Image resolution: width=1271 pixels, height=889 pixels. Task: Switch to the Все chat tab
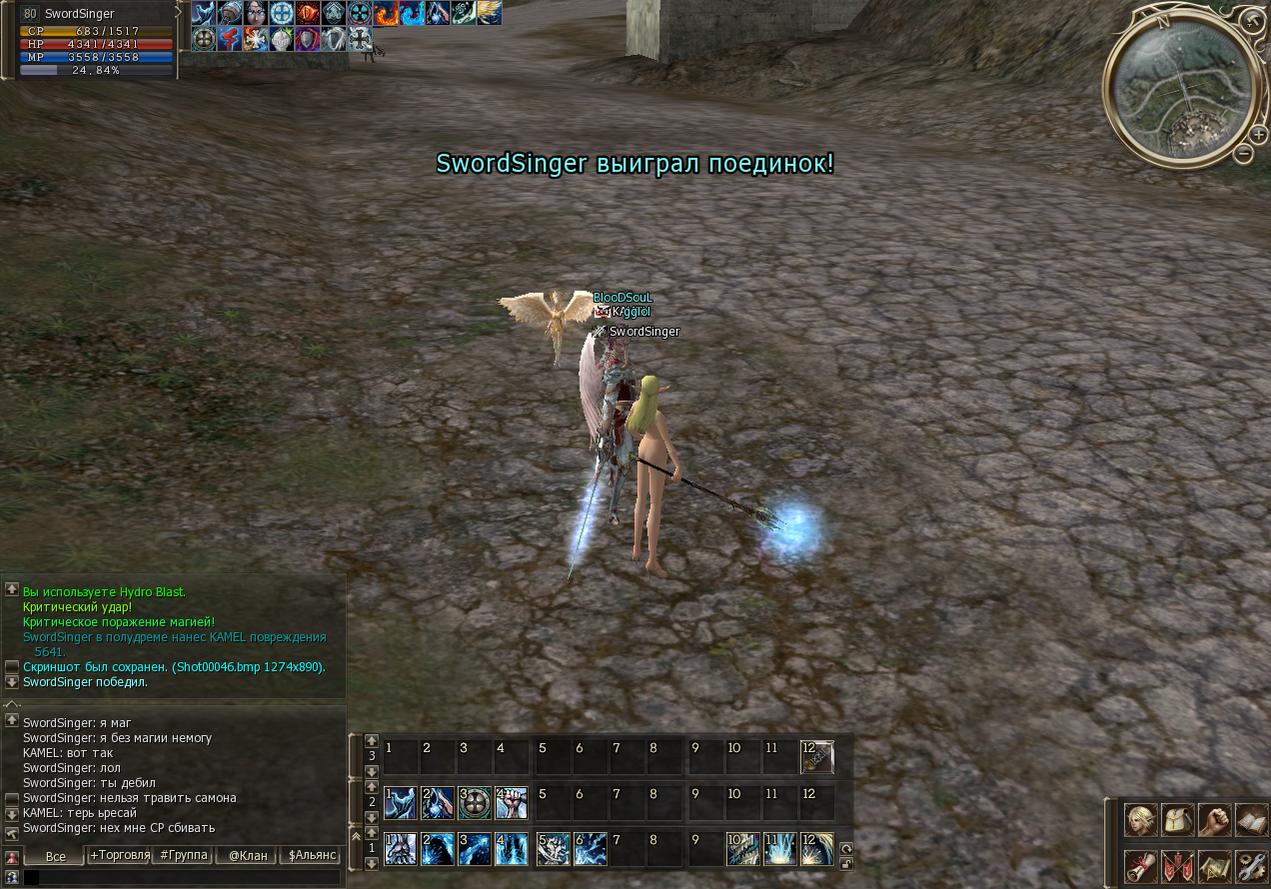(x=55, y=856)
